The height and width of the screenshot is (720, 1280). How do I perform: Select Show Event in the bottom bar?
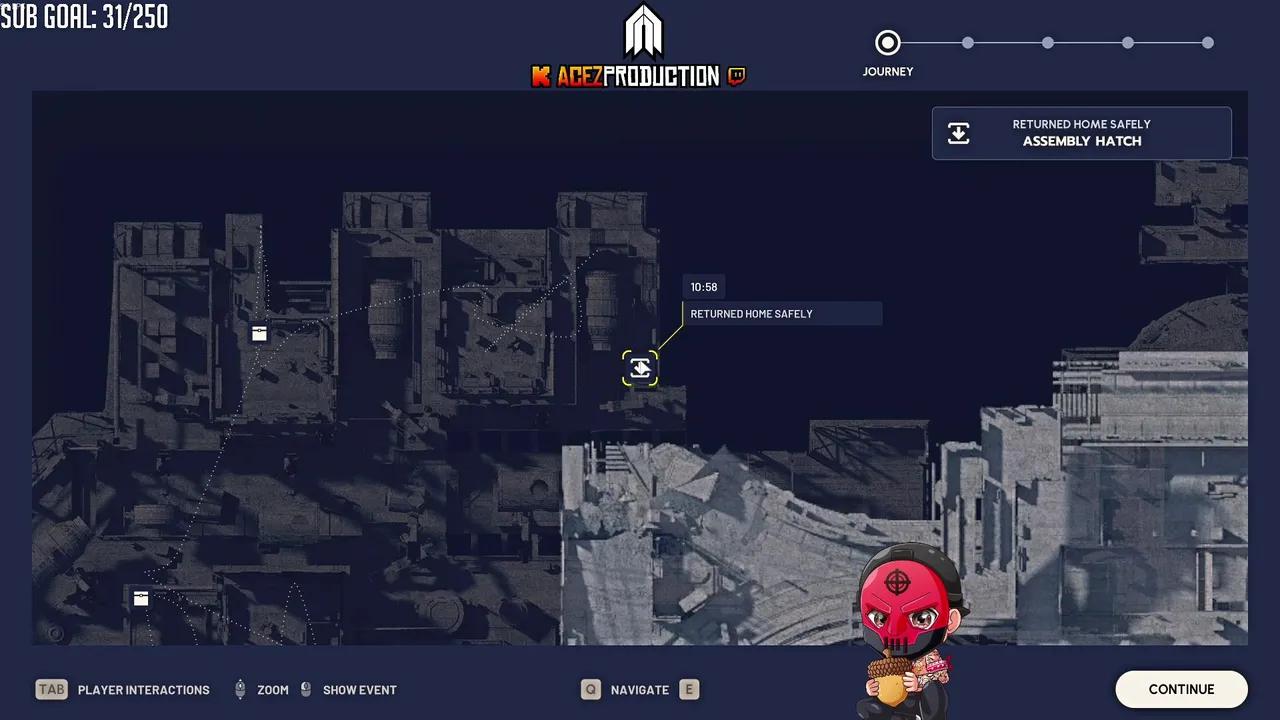click(x=360, y=689)
